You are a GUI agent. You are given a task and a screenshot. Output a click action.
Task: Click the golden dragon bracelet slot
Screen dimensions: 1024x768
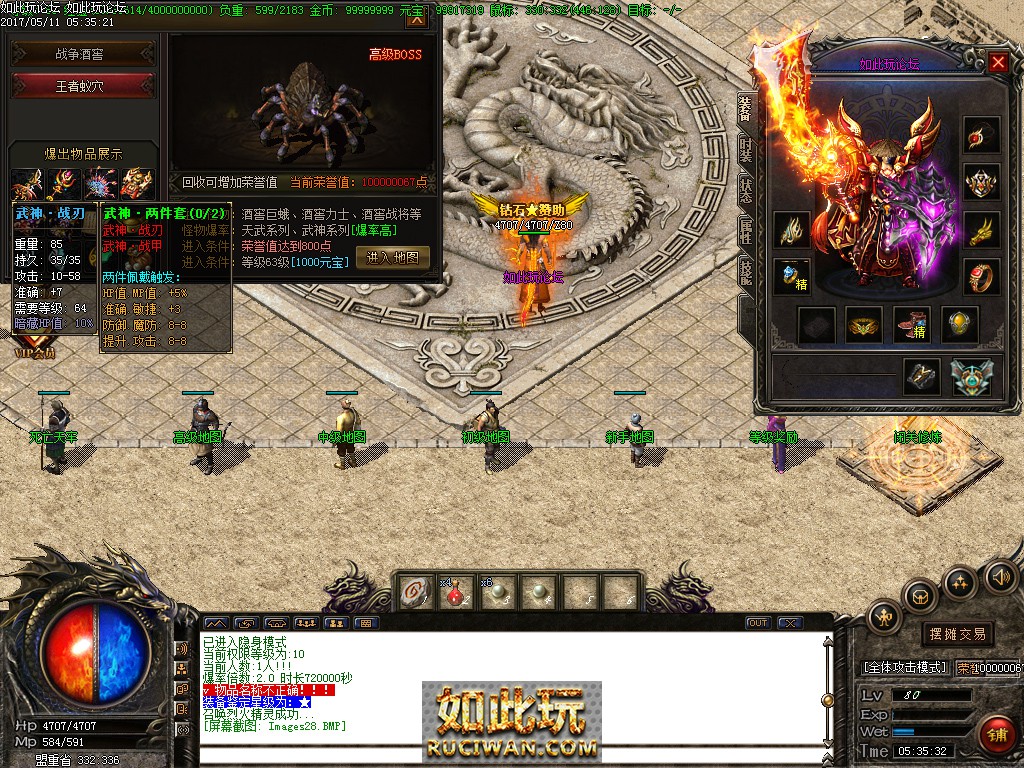coord(981,230)
